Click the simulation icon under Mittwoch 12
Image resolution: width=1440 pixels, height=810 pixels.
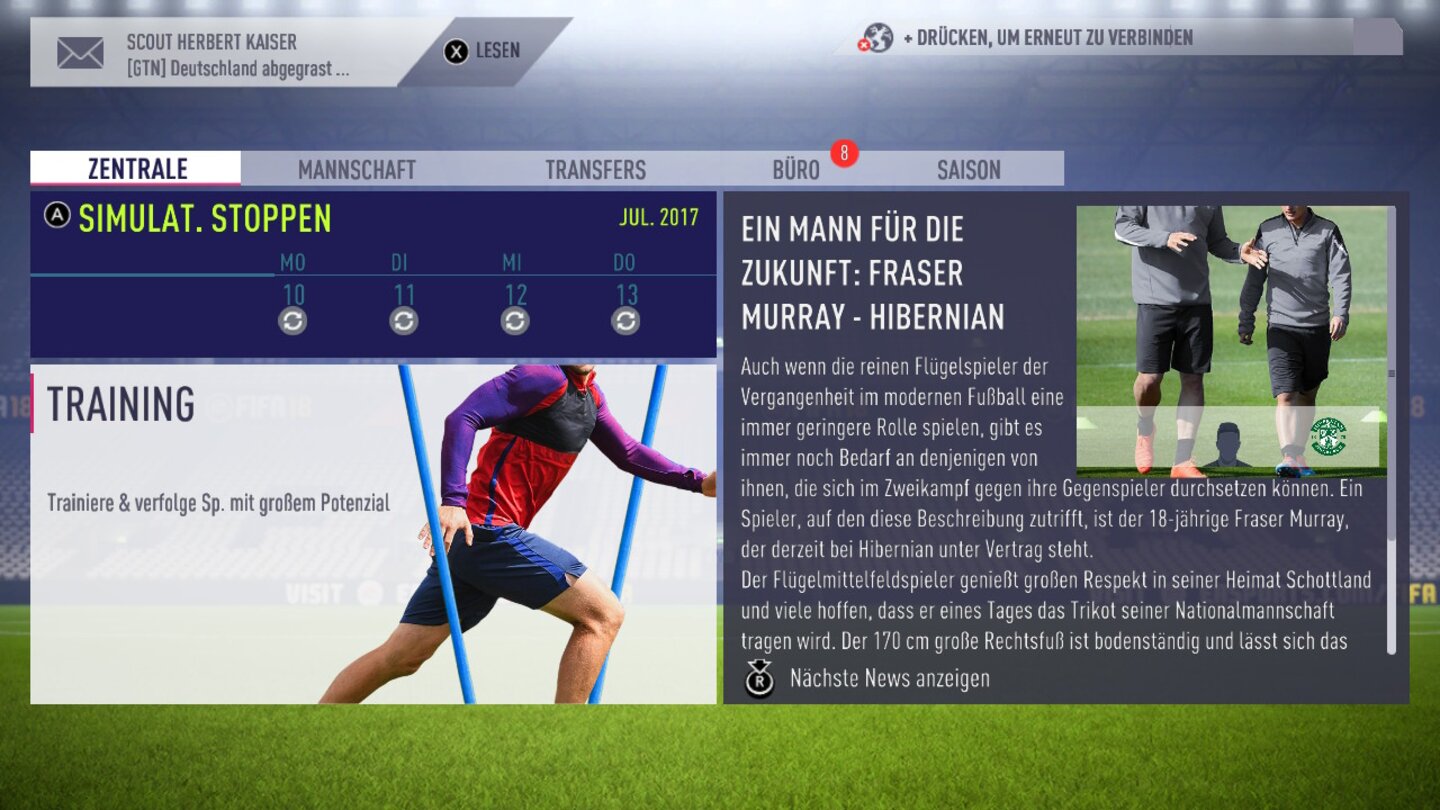click(x=512, y=322)
